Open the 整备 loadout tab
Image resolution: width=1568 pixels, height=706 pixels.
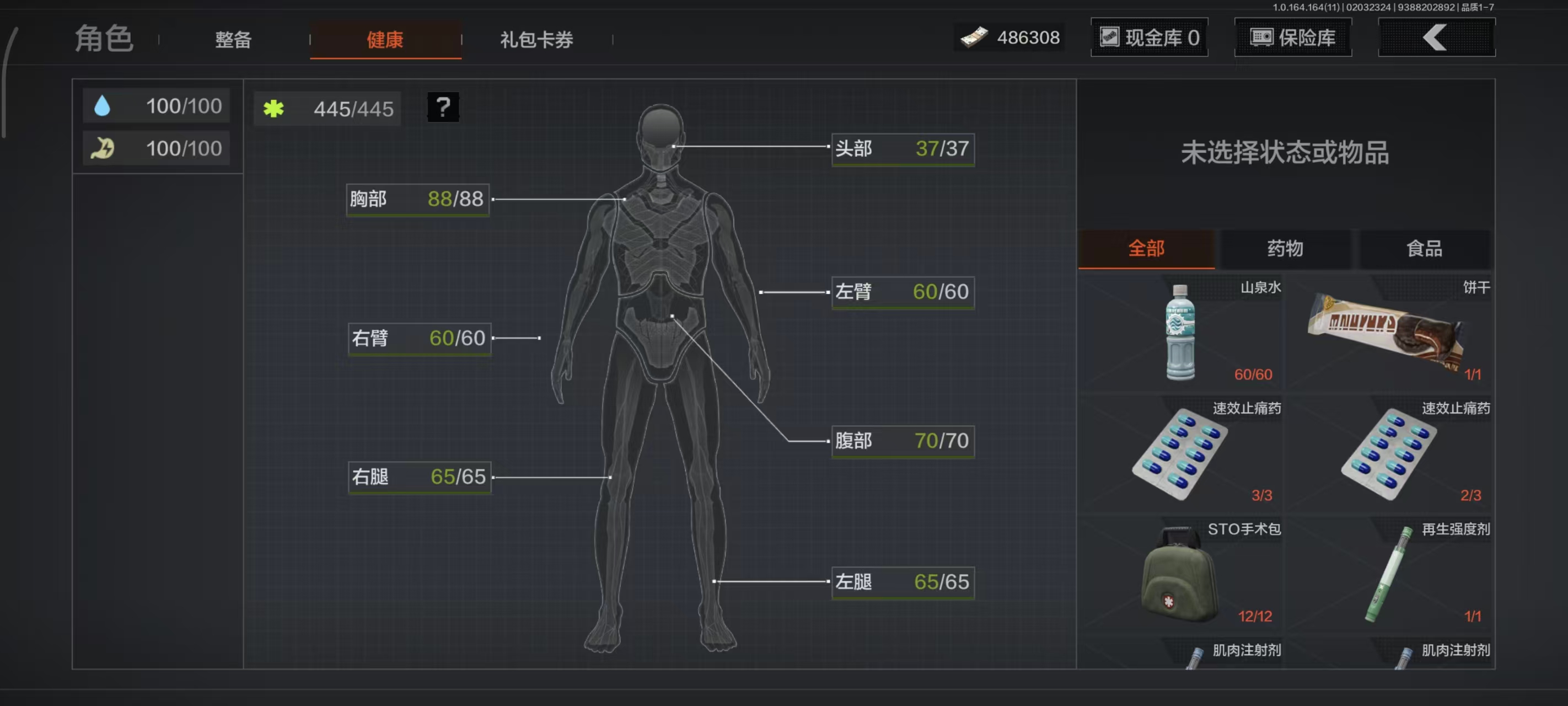pyautogui.click(x=233, y=39)
